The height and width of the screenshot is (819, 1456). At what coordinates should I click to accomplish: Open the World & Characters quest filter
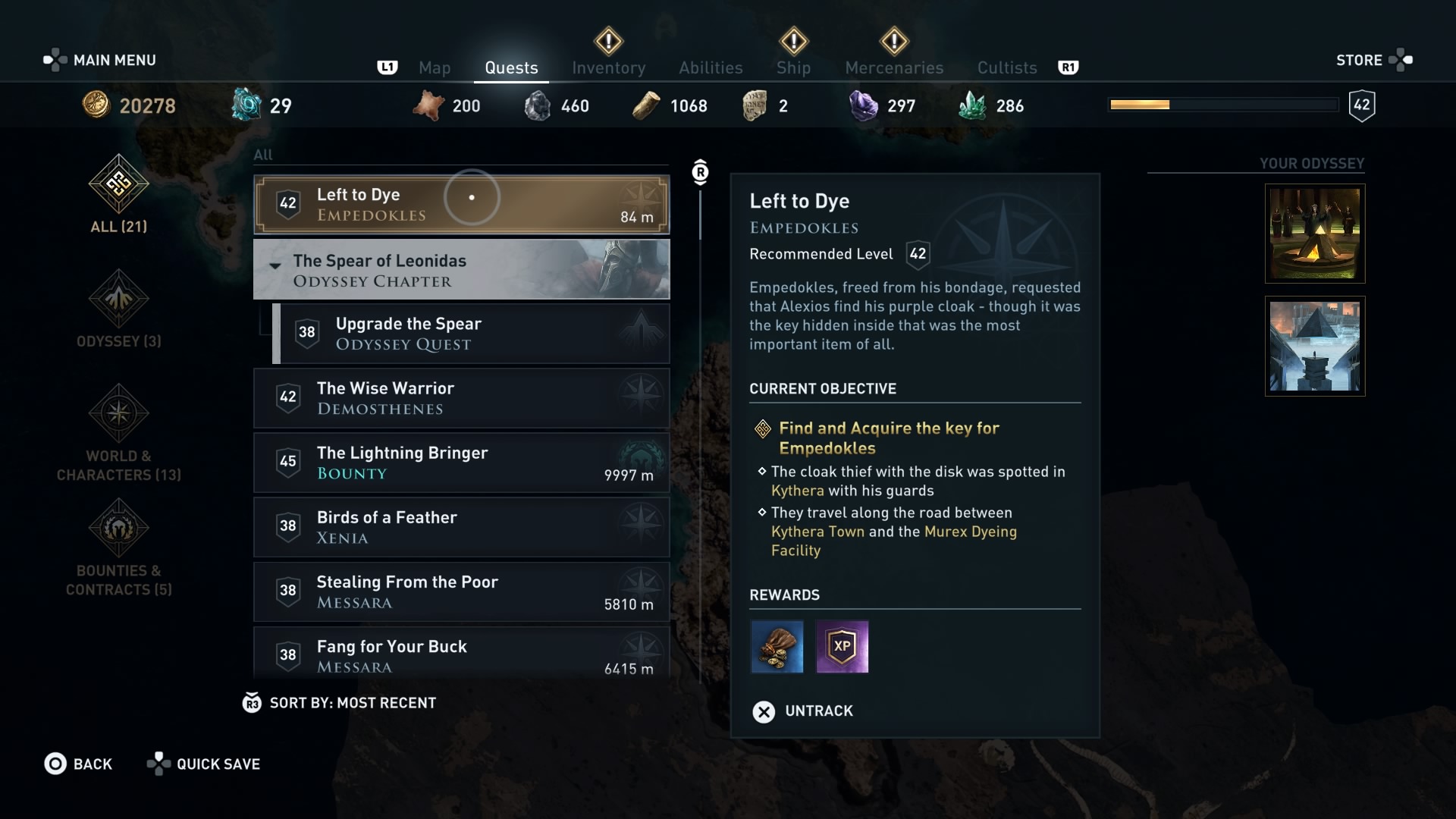[118, 413]
